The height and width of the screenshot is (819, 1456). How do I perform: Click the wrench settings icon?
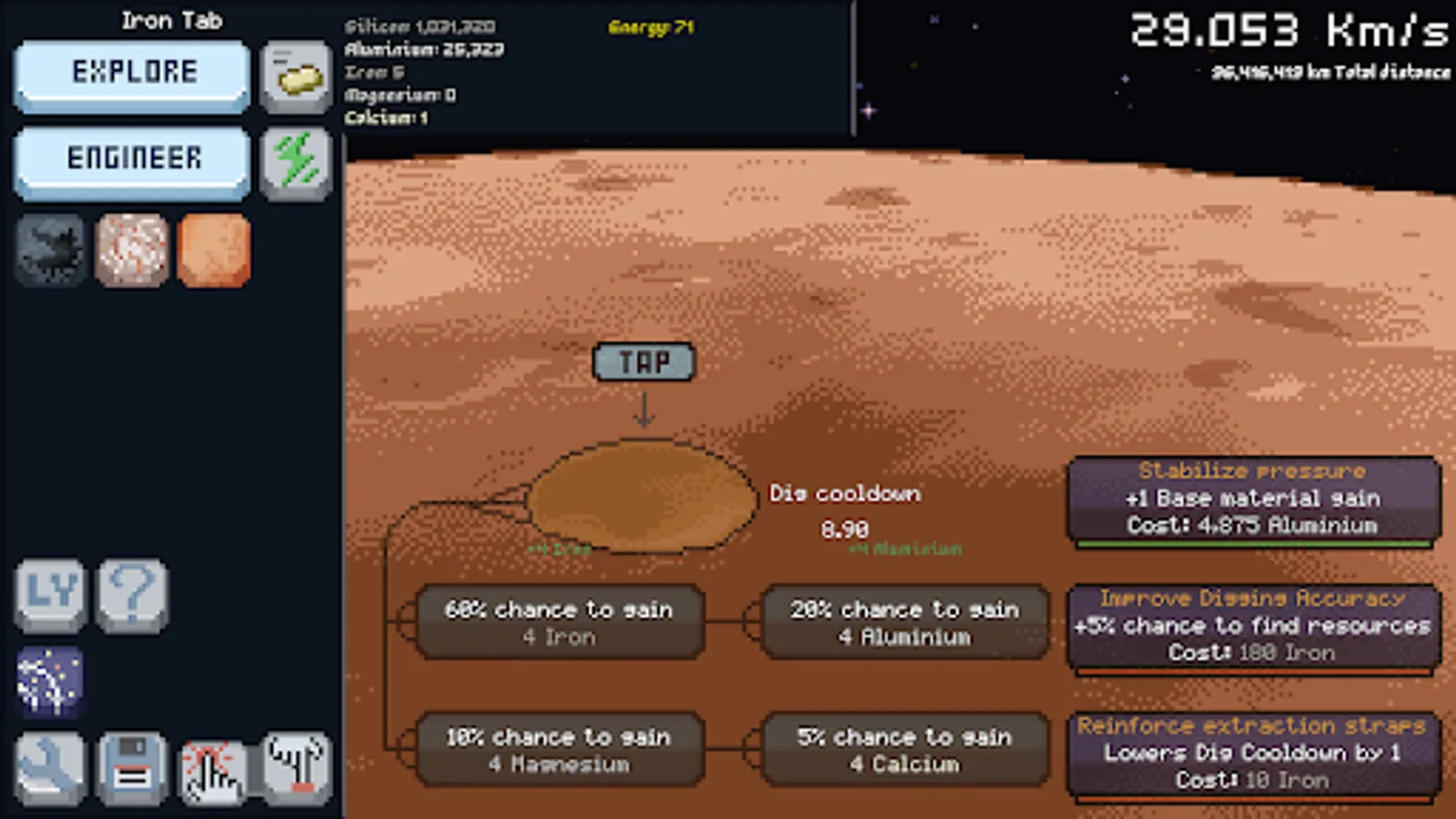[50, 767]
